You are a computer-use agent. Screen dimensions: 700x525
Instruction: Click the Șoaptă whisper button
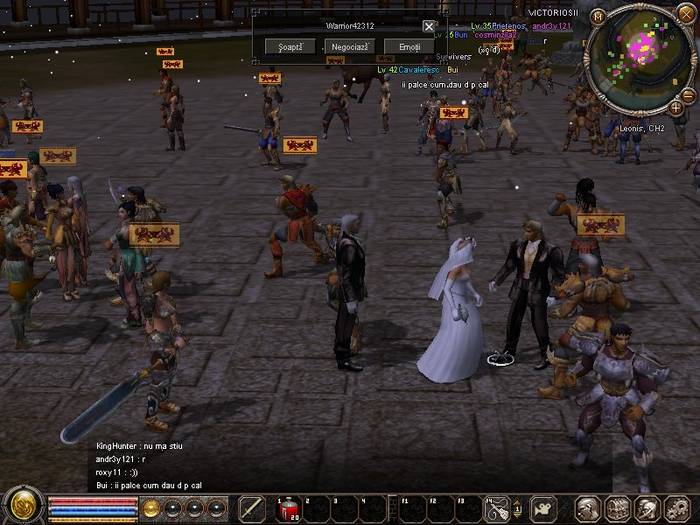[291, 47]
